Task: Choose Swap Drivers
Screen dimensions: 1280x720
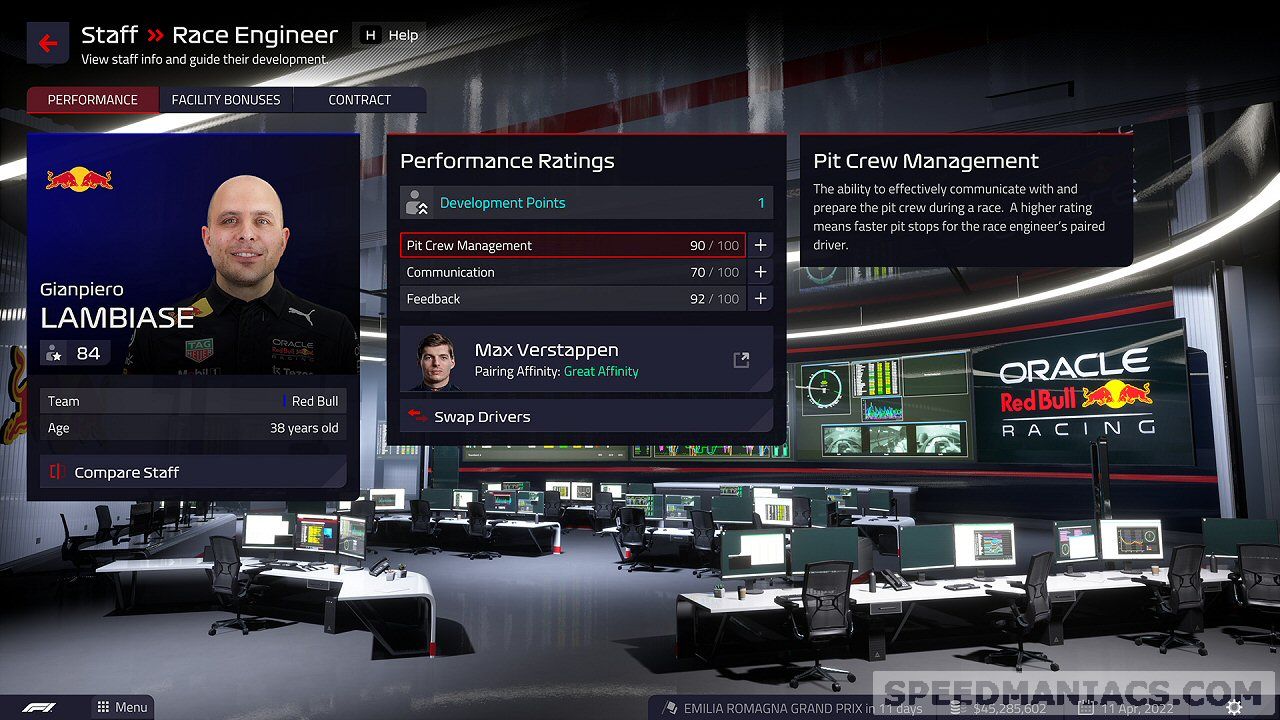Action: click(x=586, y=417)
